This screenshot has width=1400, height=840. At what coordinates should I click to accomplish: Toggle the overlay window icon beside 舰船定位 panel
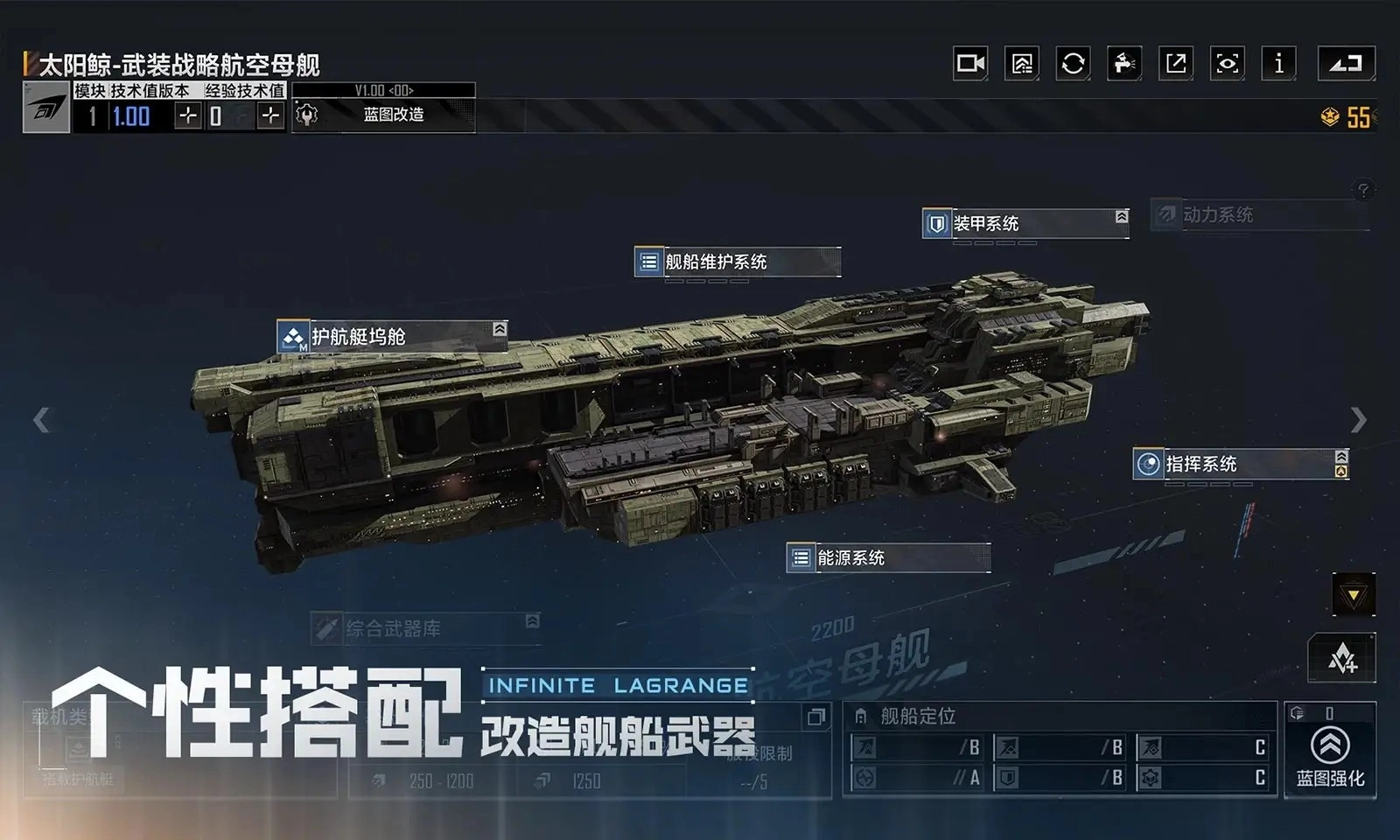click(817, 716)
